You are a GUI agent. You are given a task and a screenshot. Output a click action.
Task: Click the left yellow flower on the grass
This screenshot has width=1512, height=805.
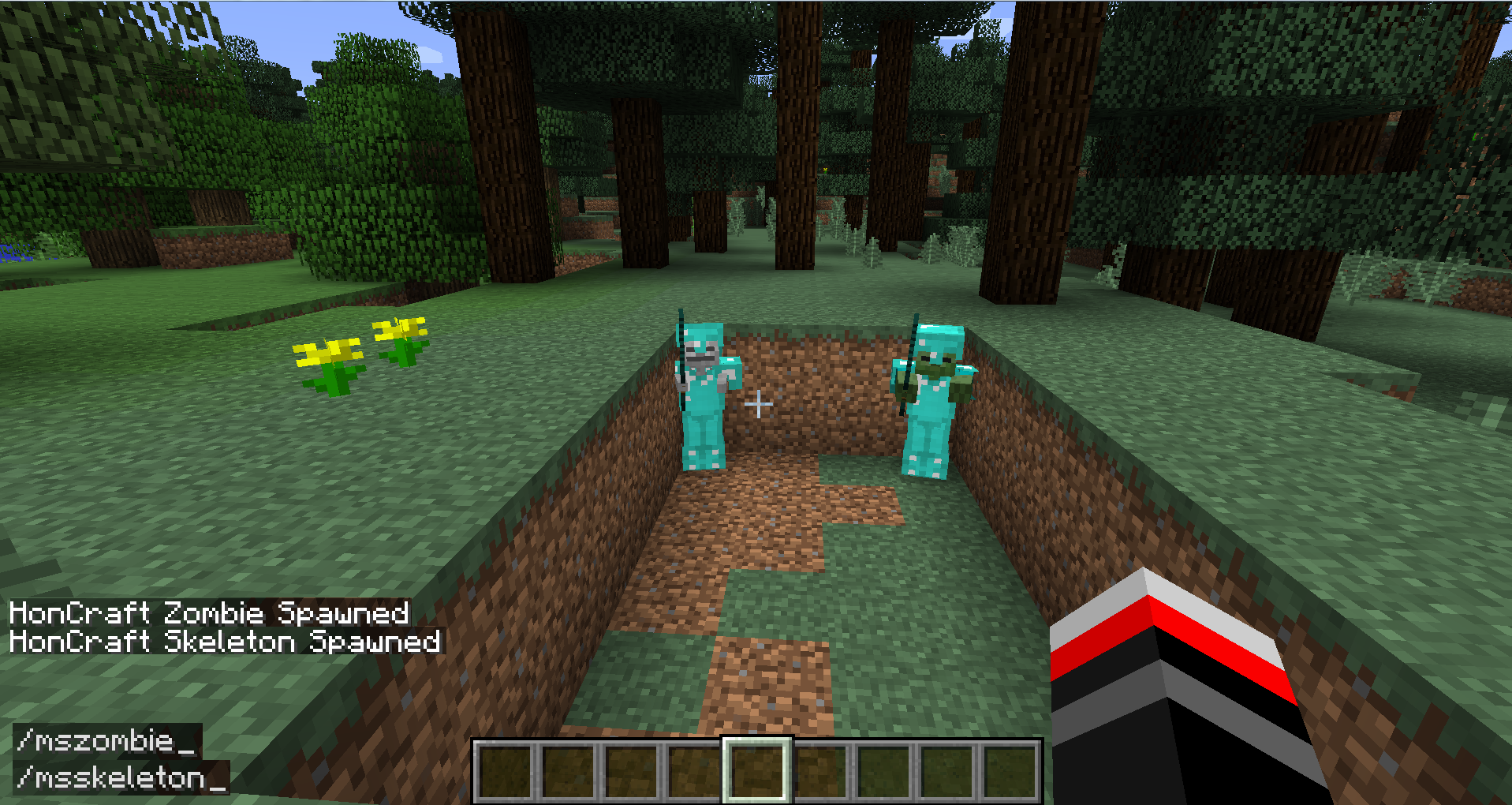(x=327, y=354)
